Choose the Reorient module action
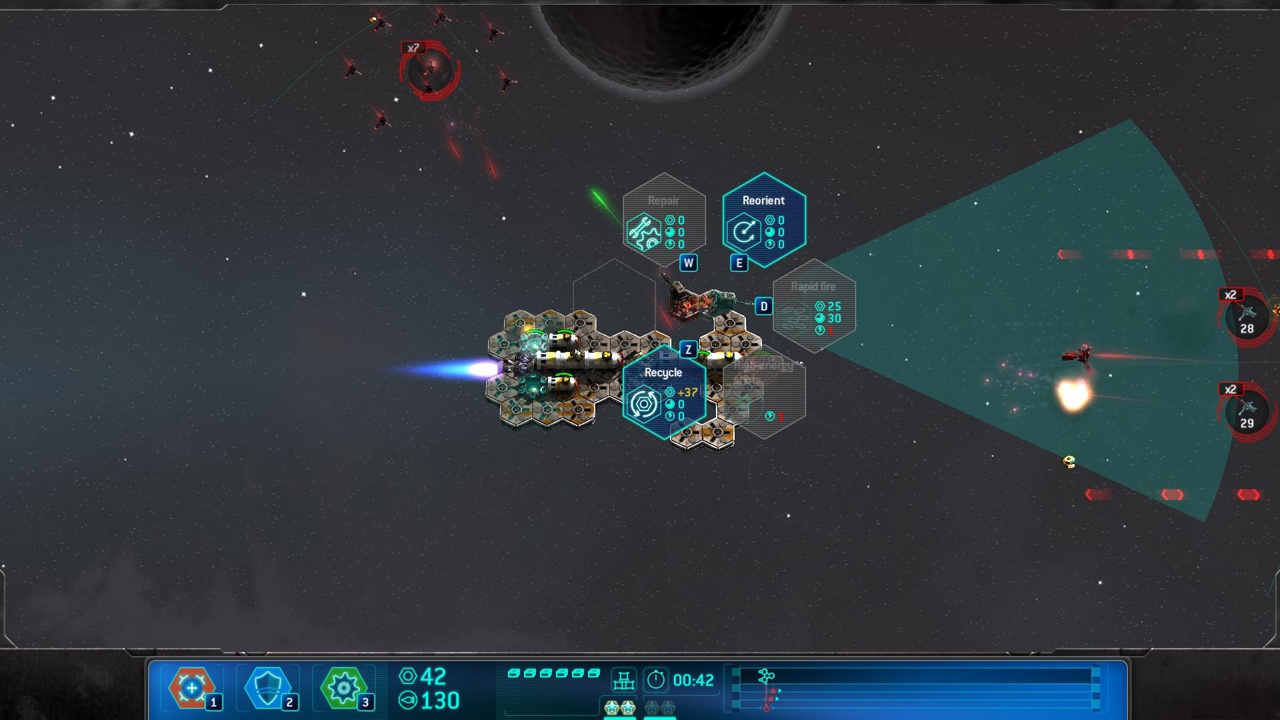 point(764,220)
